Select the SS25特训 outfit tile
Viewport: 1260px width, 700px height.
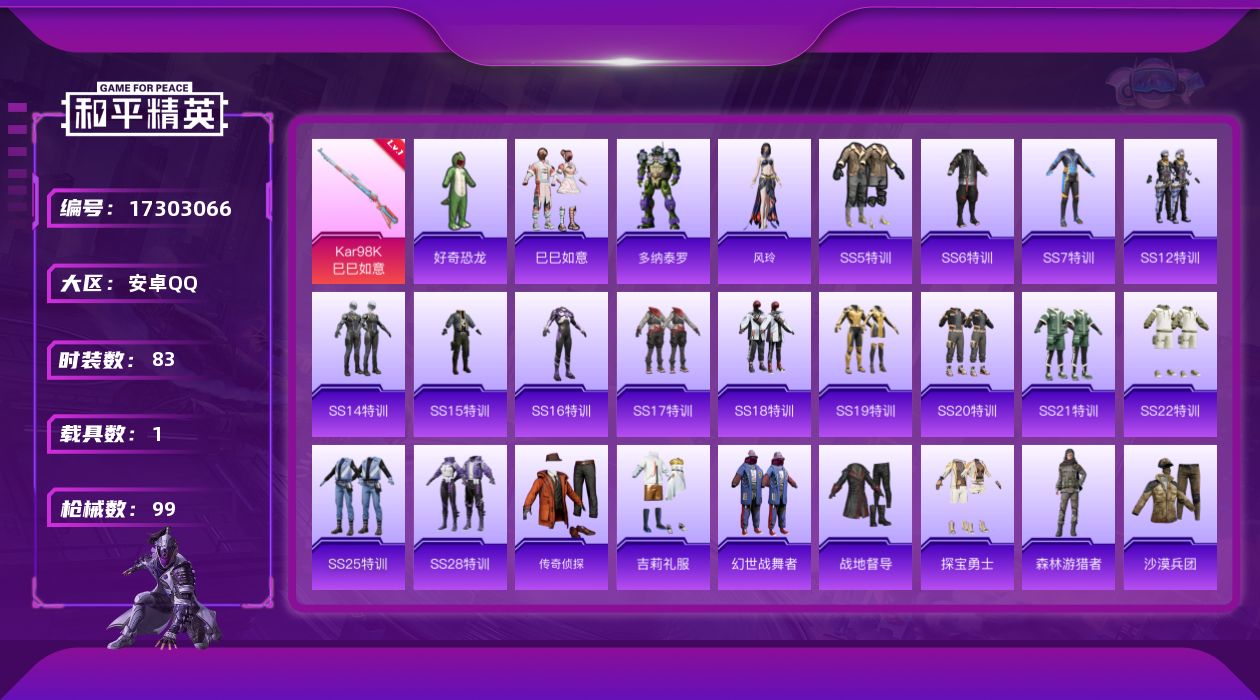[358, 517]
